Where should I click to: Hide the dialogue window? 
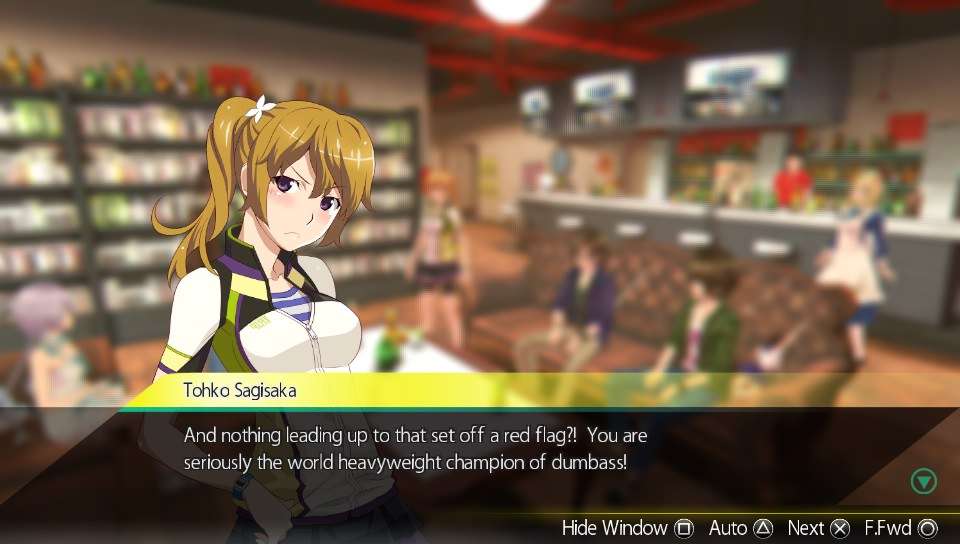pos(628,528)
